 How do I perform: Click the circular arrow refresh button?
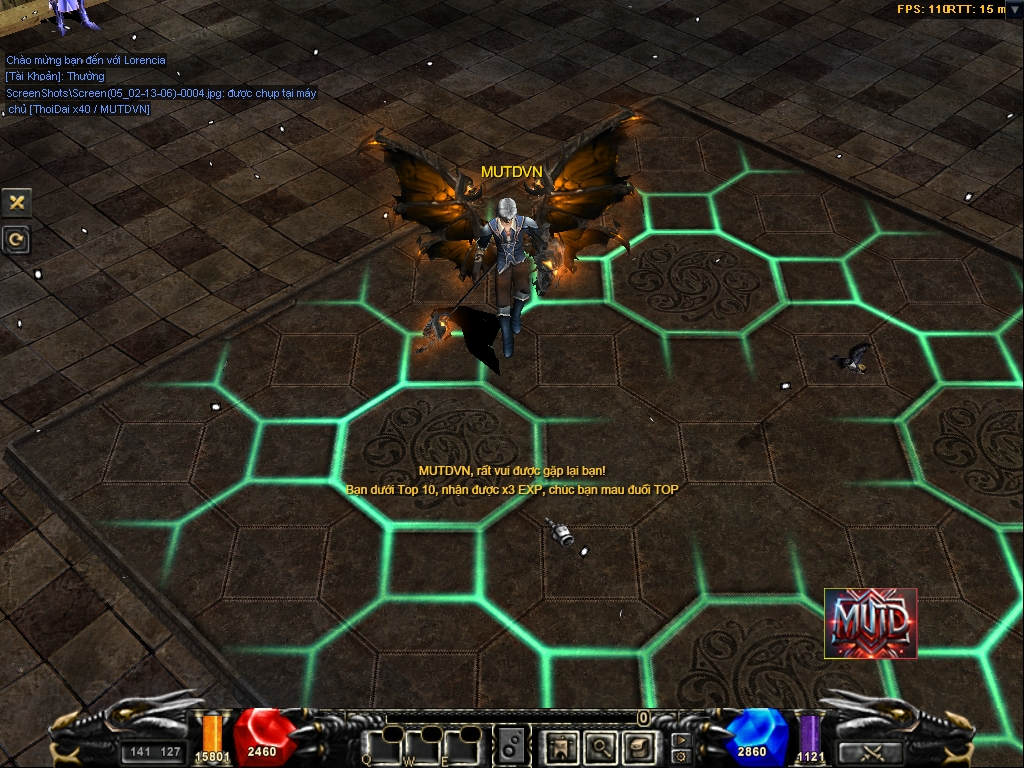[x=17, y=240]
